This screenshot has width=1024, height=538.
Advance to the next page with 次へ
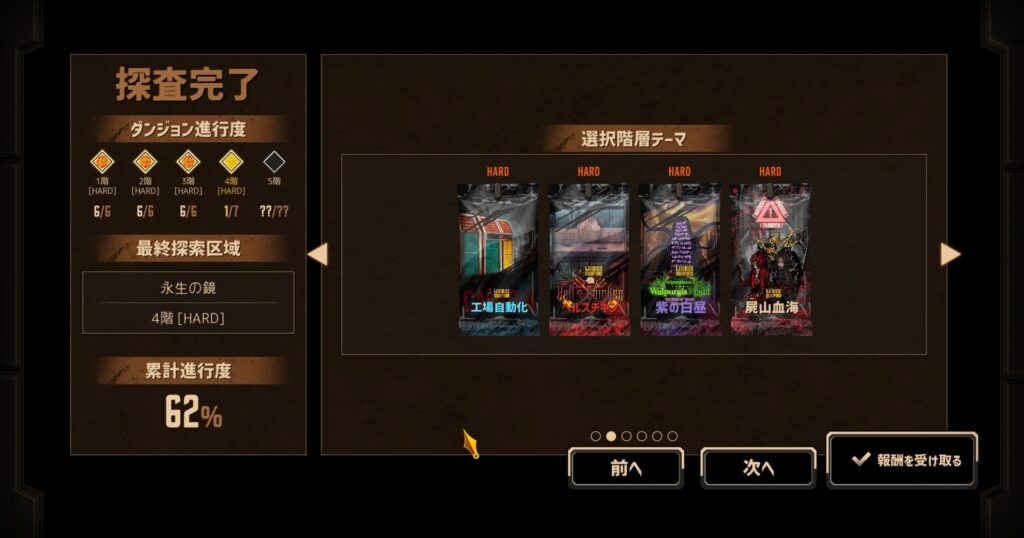(758, 467)
